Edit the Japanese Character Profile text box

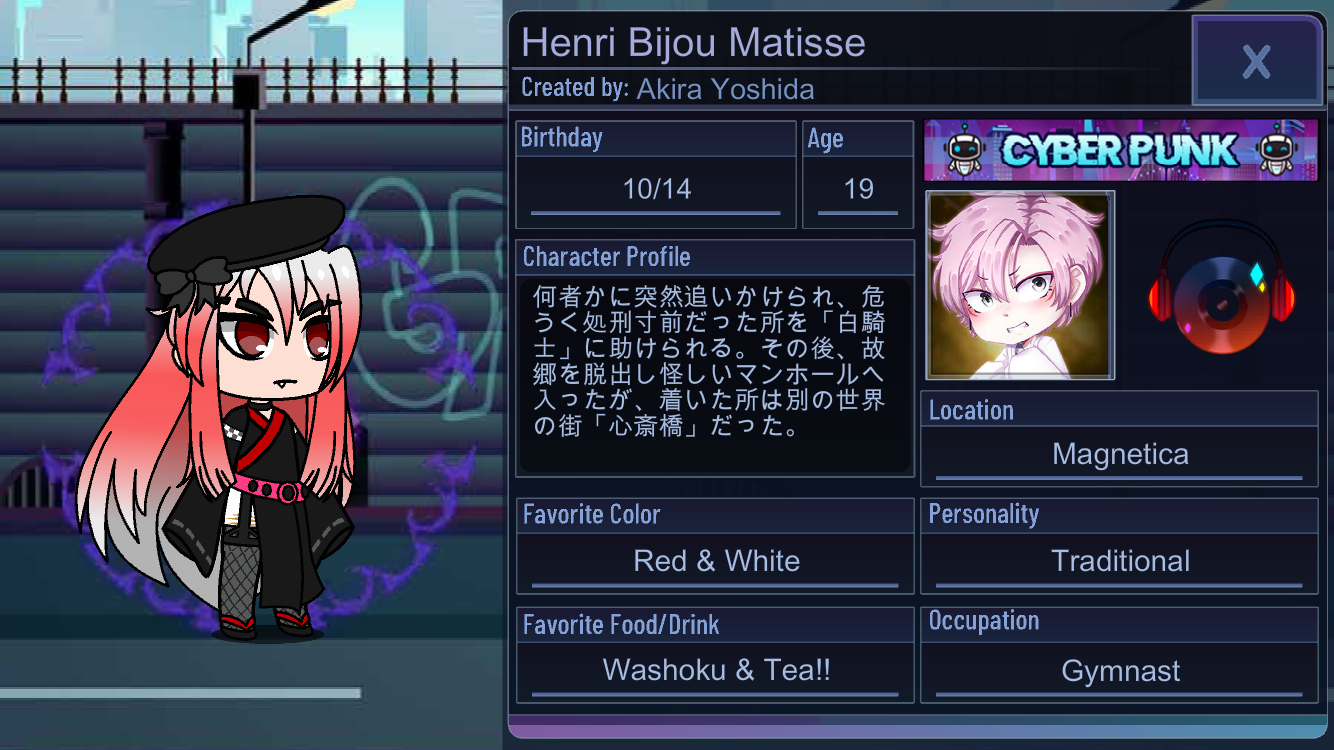[x=714, y=377]
